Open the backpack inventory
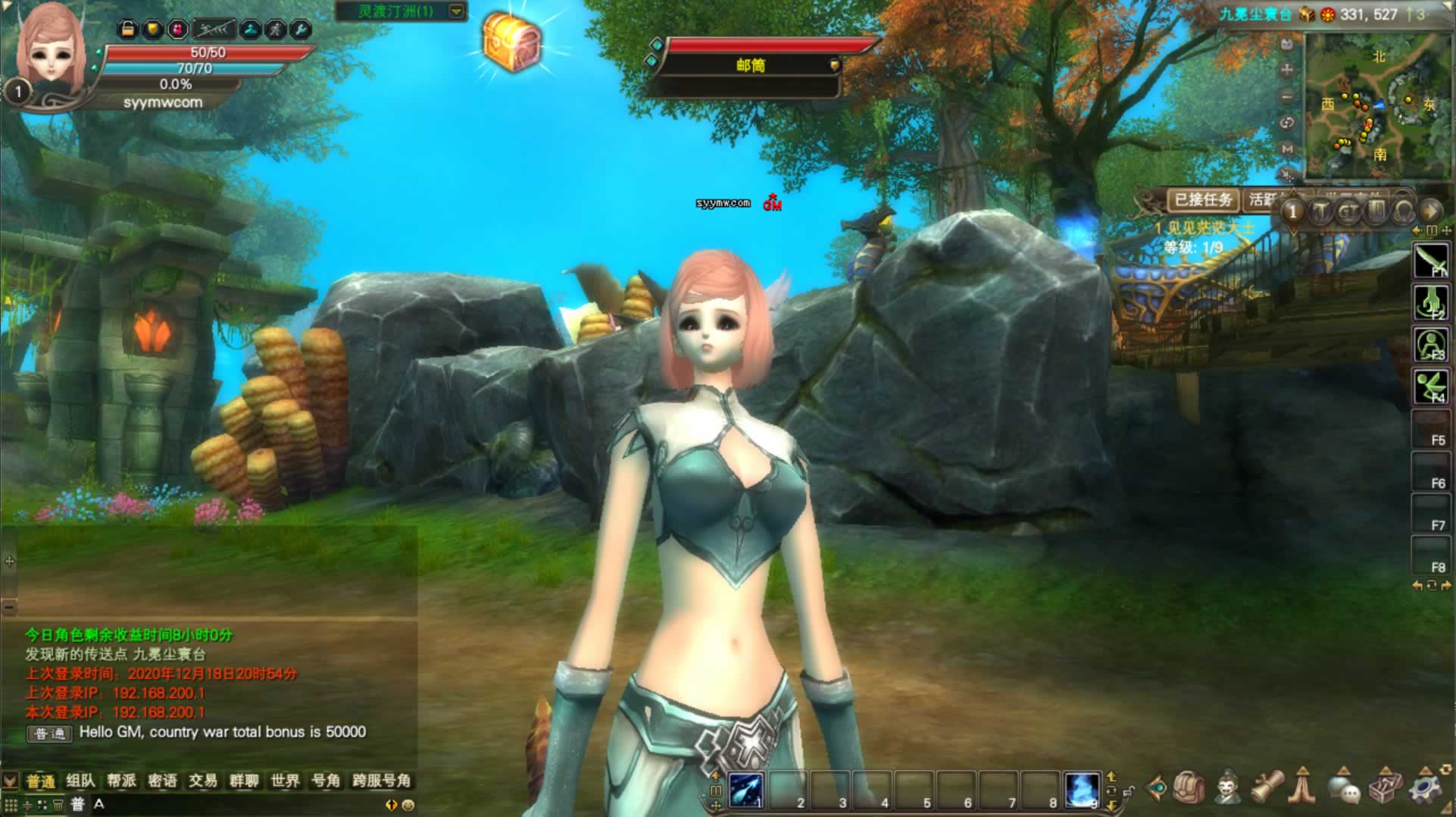1456x817 pixels. pyautogui.click(x=1189, y=789)
